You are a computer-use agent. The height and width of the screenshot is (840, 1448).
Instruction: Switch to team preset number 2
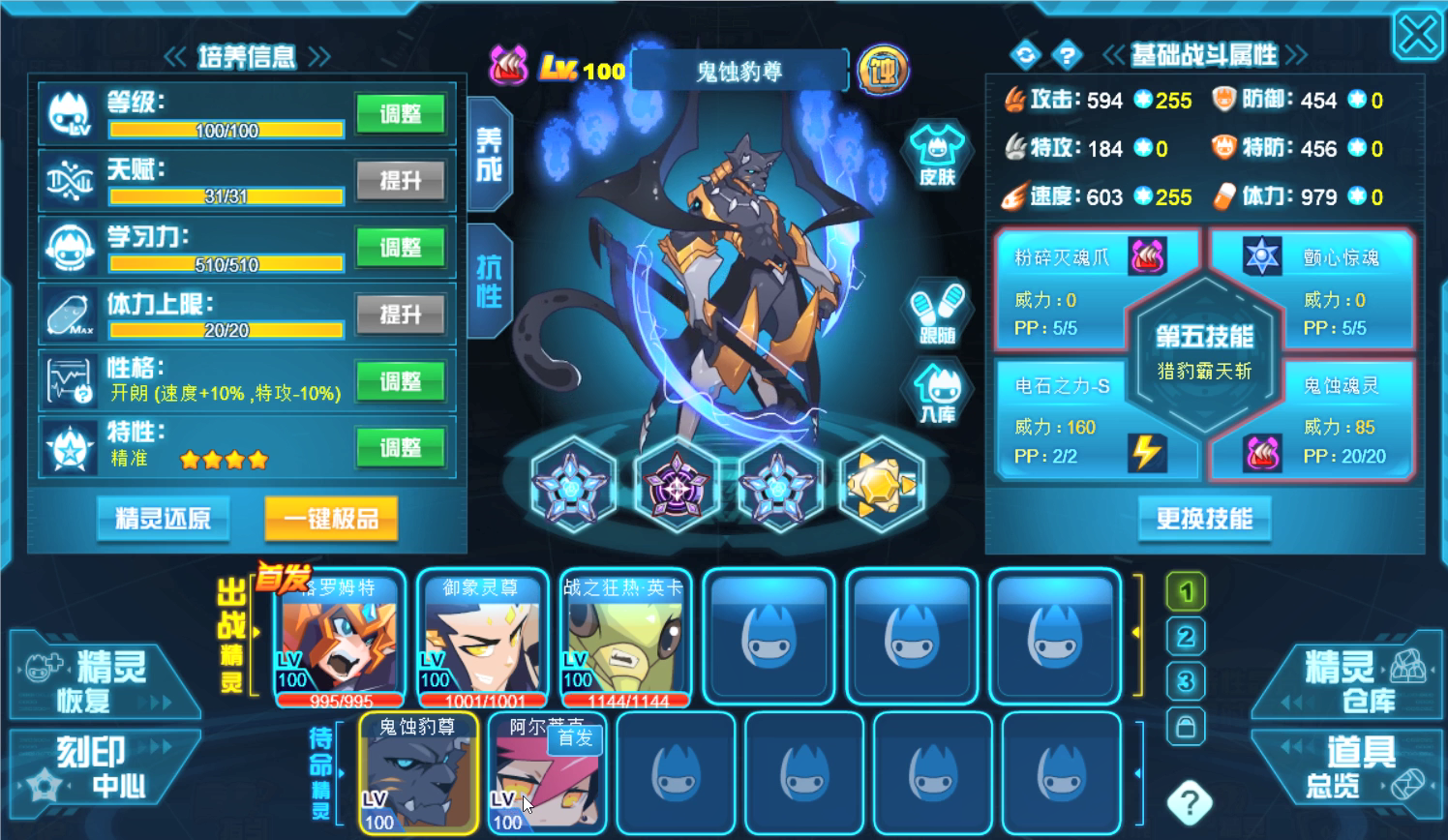pyautogui.click(x=1186, y=637)
